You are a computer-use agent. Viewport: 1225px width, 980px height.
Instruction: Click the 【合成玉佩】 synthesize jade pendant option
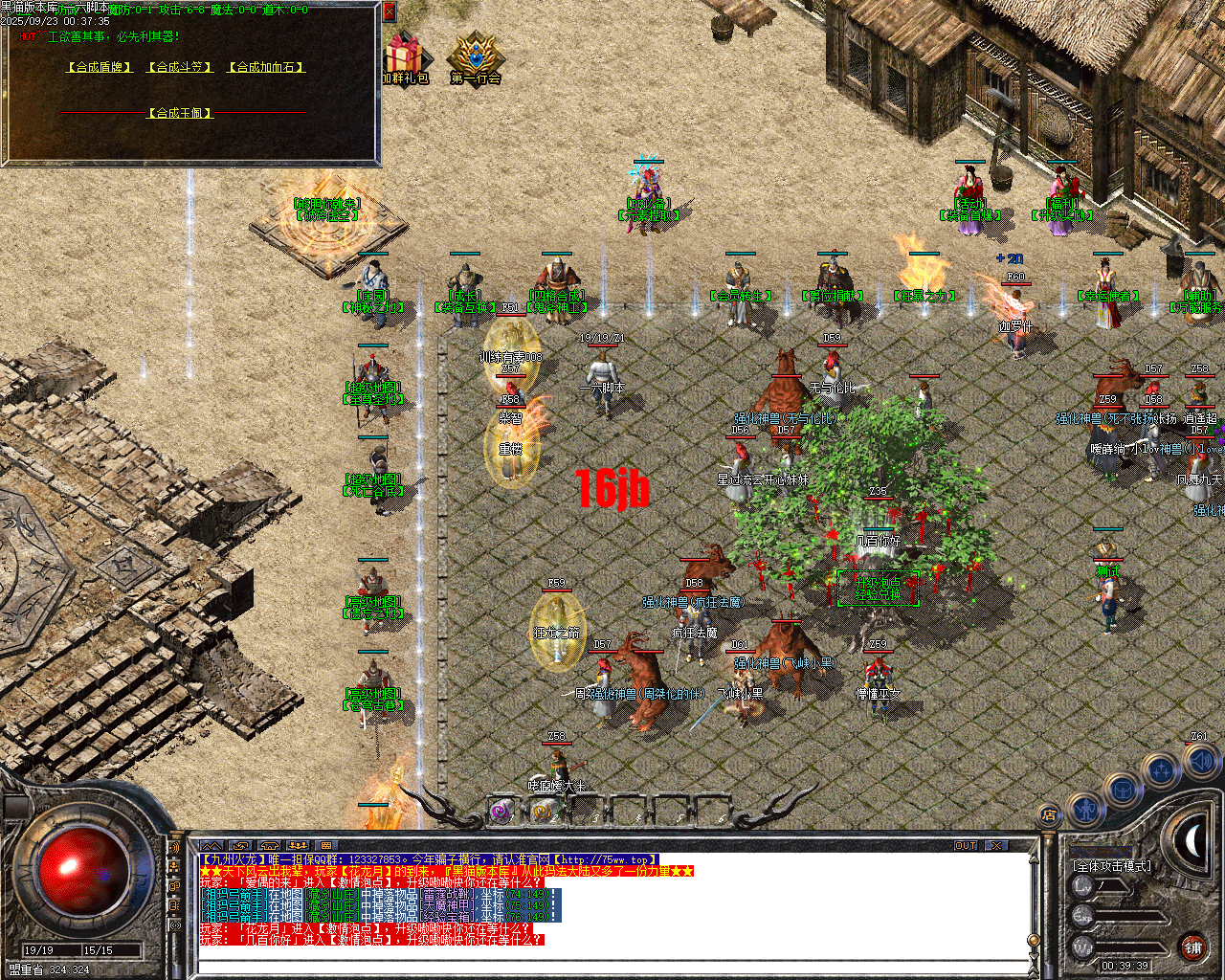tap(179, 112)
